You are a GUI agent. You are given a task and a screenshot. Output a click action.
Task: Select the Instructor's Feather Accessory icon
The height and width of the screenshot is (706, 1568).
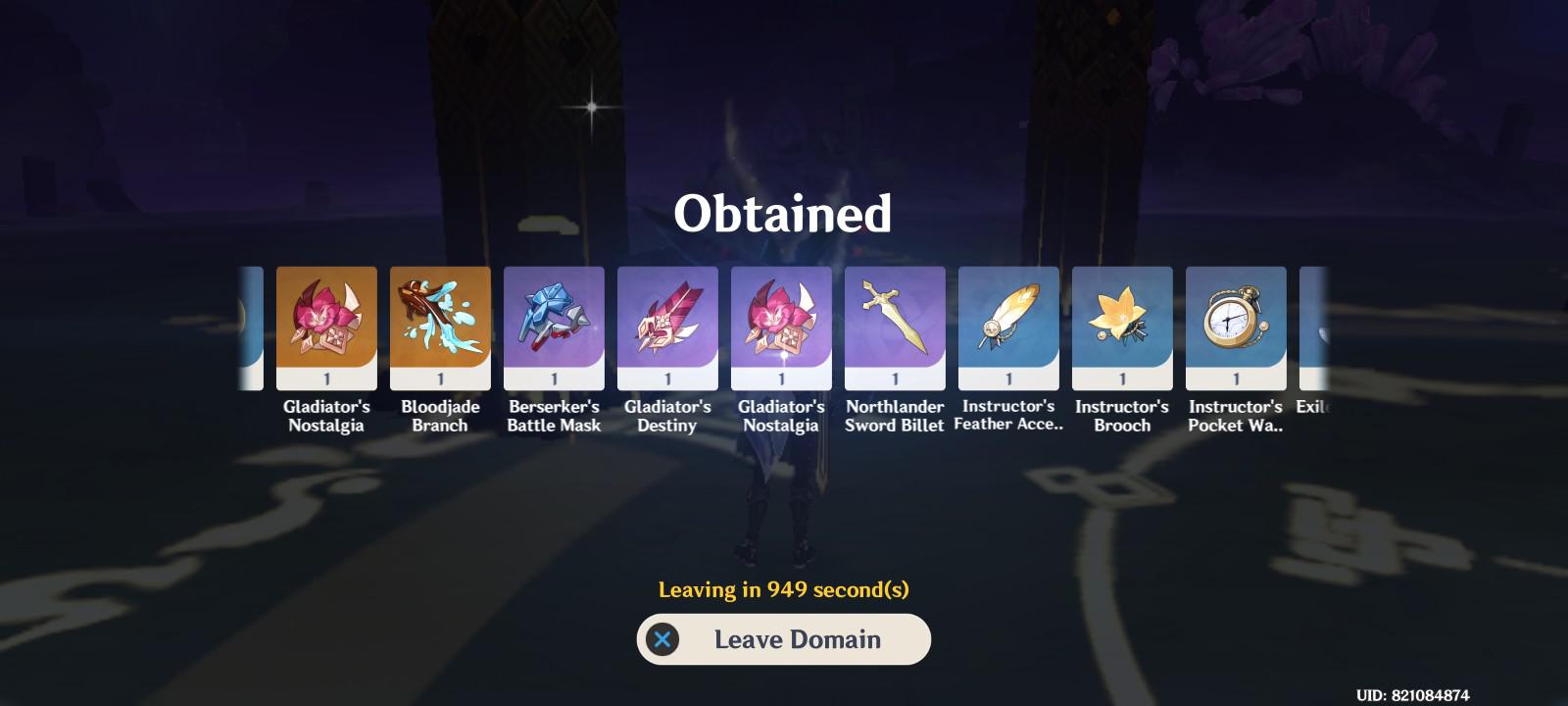coord(1007,324)
